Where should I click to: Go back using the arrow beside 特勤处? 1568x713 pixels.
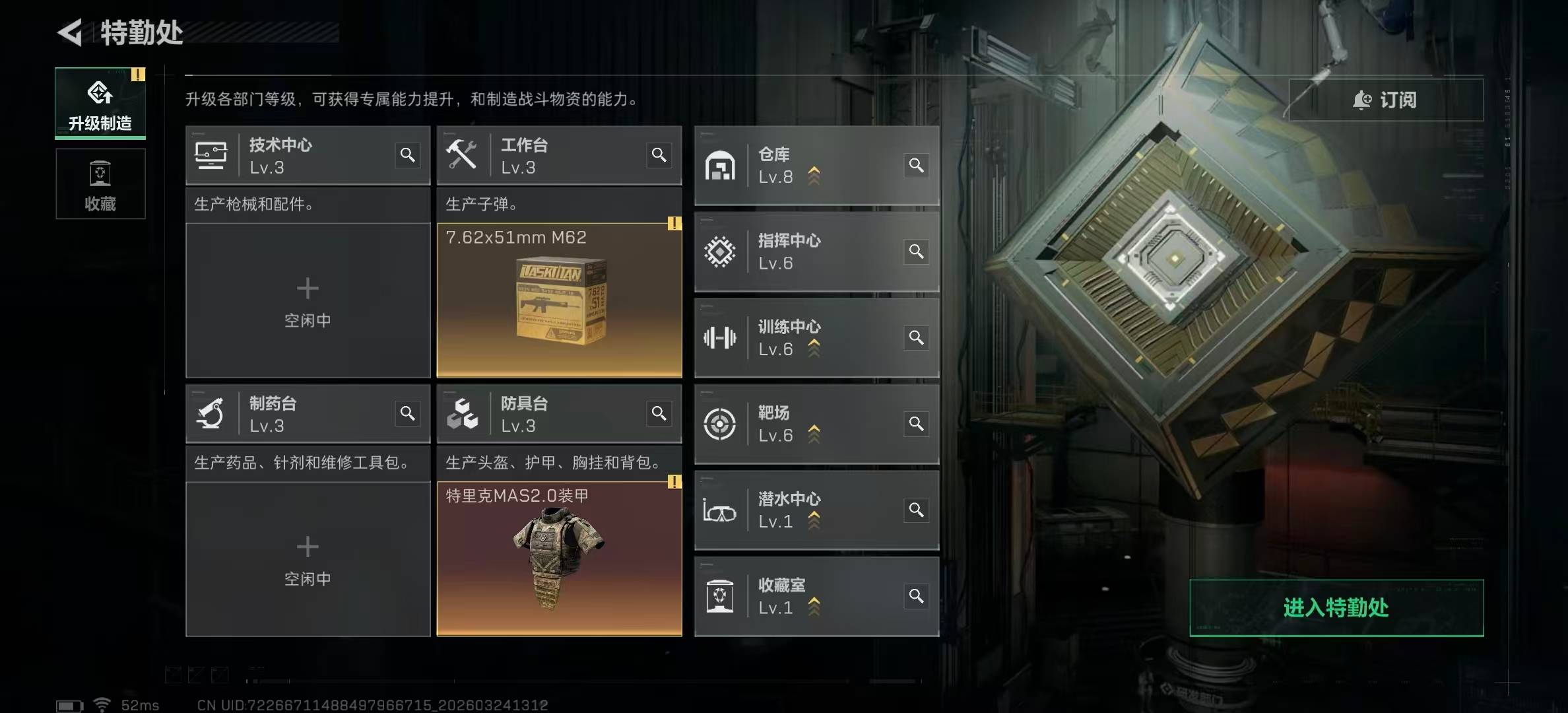(x=71, y=32)
